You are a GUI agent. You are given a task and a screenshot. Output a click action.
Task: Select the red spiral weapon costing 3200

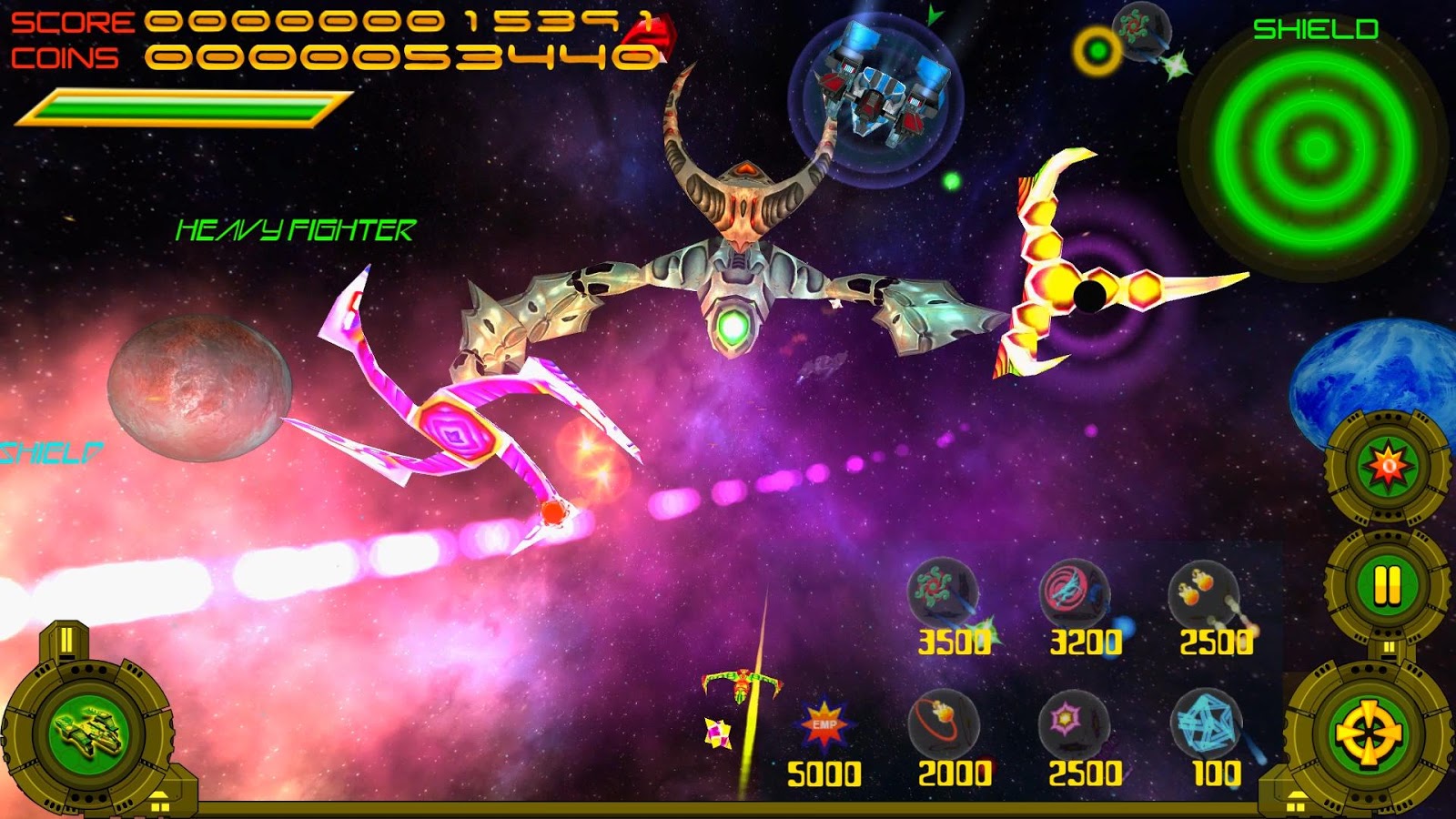(x=1074, y=591)
